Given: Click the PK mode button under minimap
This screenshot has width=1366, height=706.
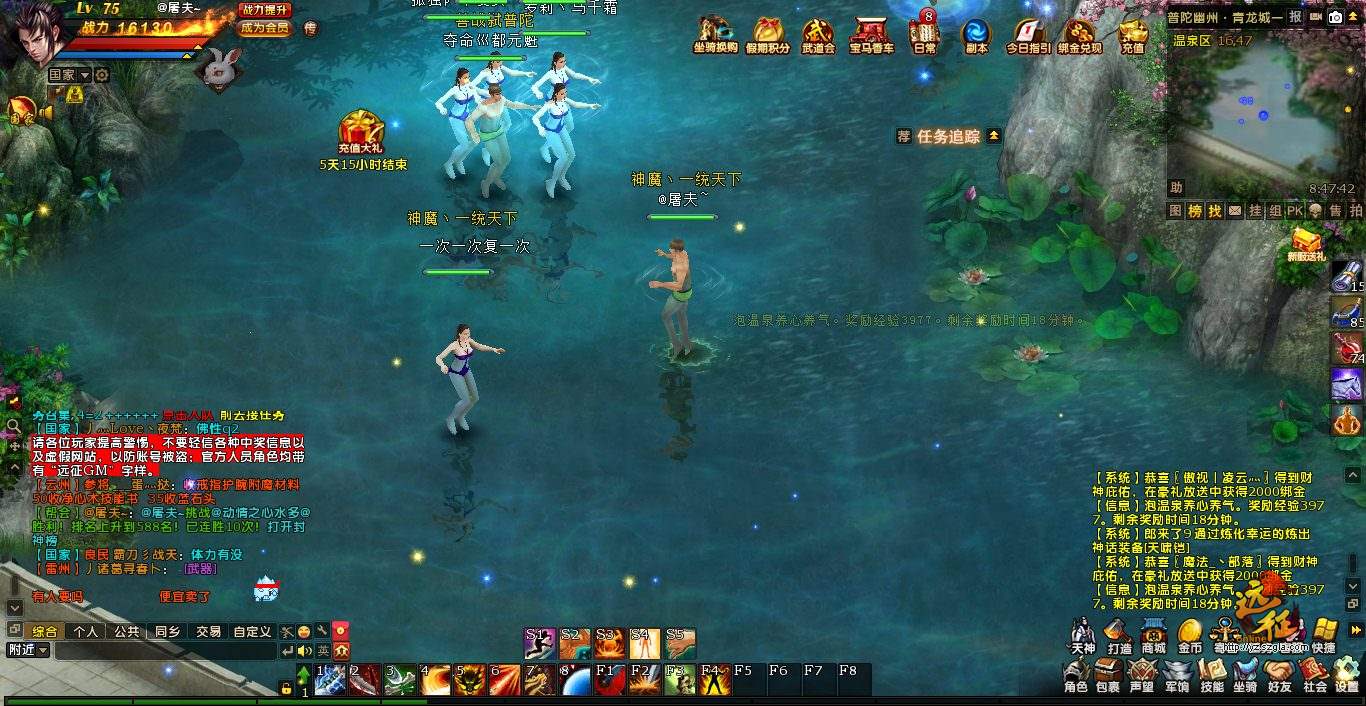Looking at the screenshot, I should click(x=1294, y=211).
